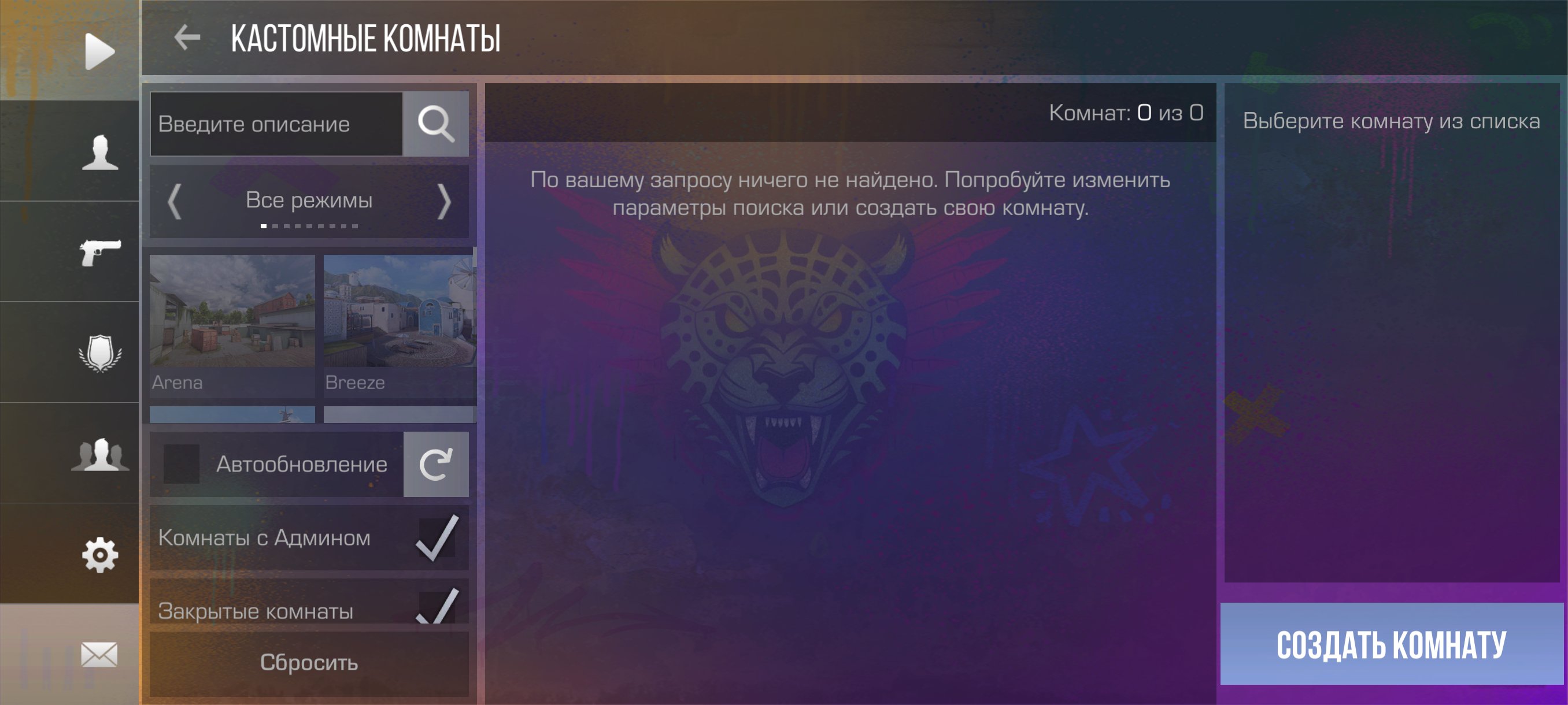Open the friends group tab
1568x705 pixels.
100,454
